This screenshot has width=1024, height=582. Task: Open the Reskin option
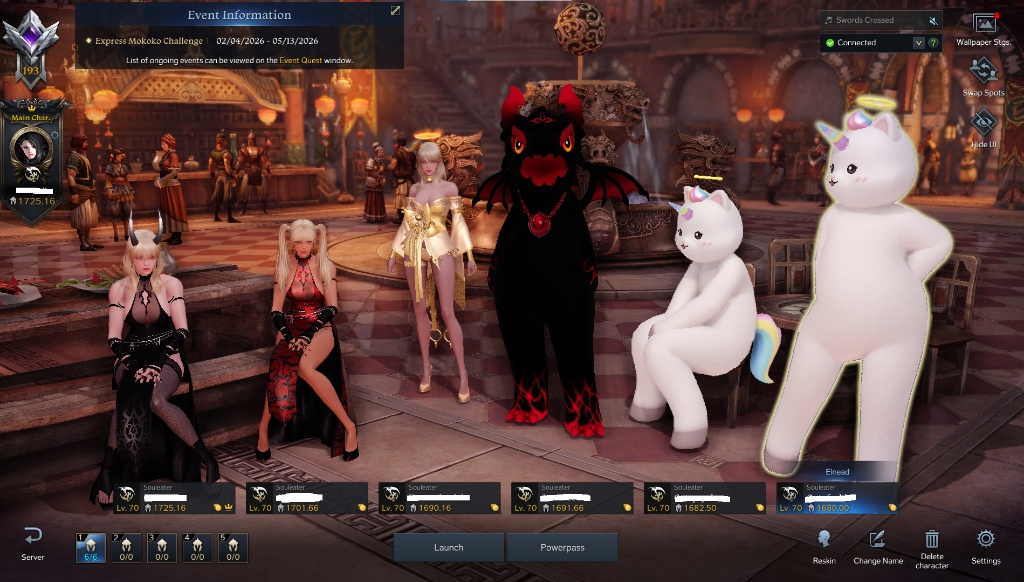click(x=824, y=544)
